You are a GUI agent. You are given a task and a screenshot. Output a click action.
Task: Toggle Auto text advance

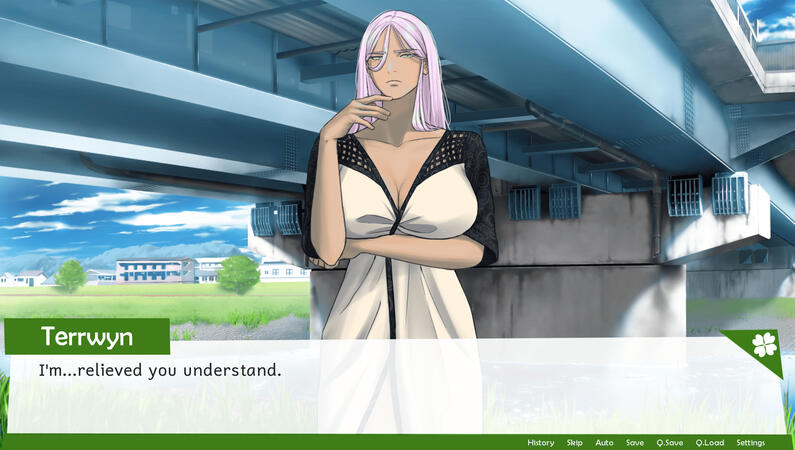pos(604,443)
